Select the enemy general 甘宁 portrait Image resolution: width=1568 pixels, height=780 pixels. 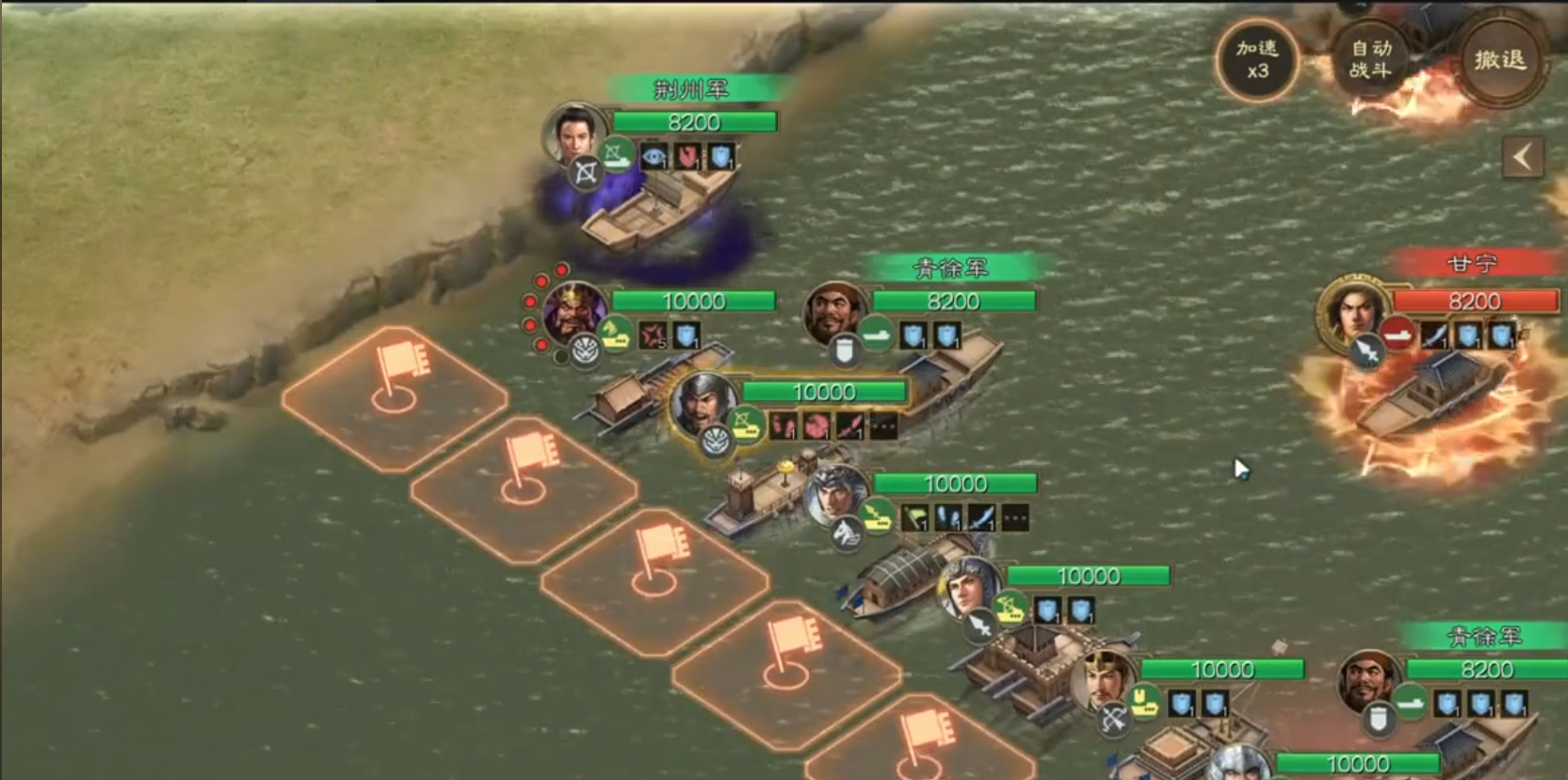click(1354, 309)
